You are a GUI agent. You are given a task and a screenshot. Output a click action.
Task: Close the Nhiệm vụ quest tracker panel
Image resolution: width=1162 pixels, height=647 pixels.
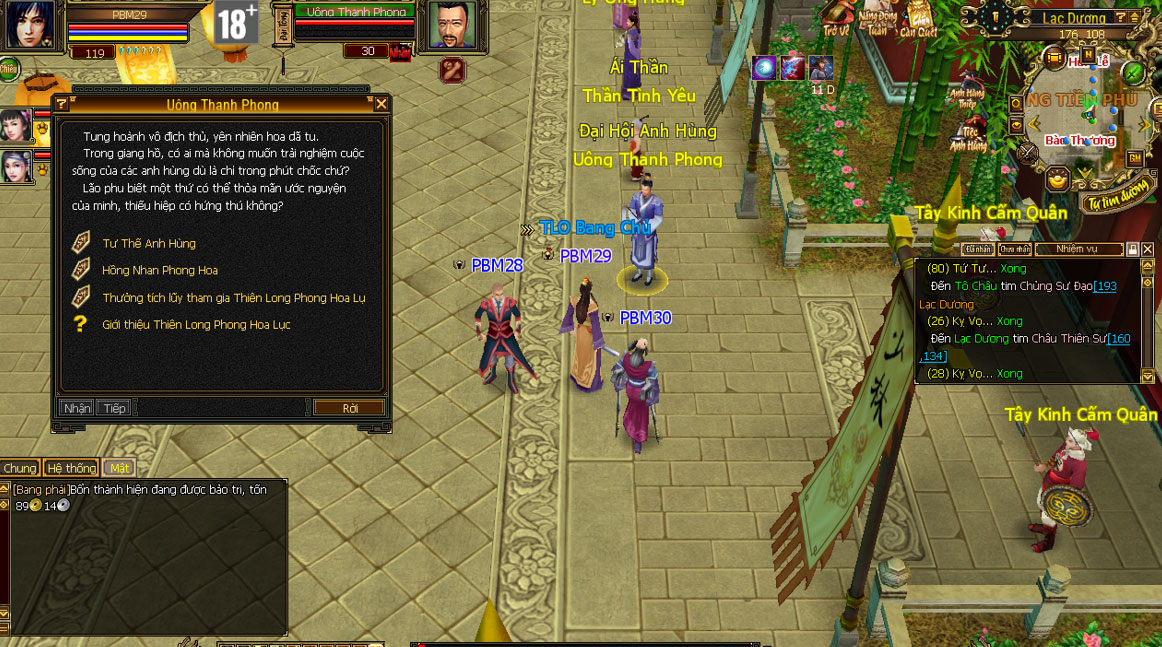[x=1147, y=249]
